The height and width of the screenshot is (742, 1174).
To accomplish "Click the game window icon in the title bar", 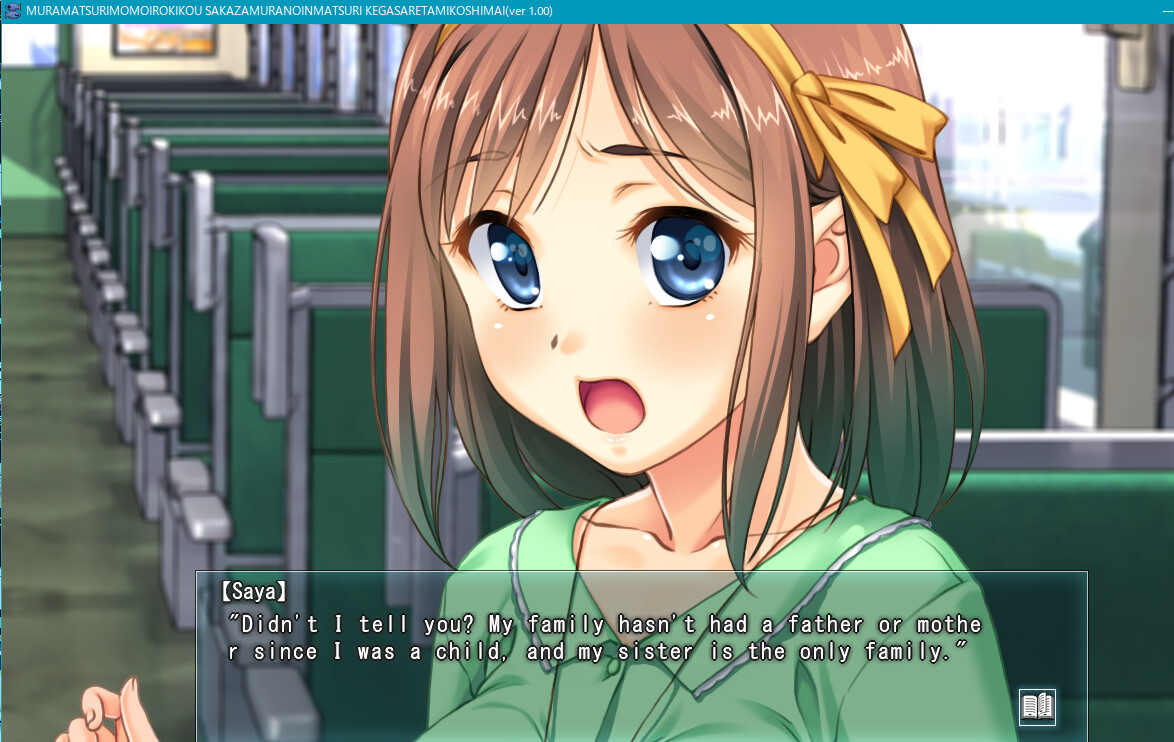I will pos(13,11).
